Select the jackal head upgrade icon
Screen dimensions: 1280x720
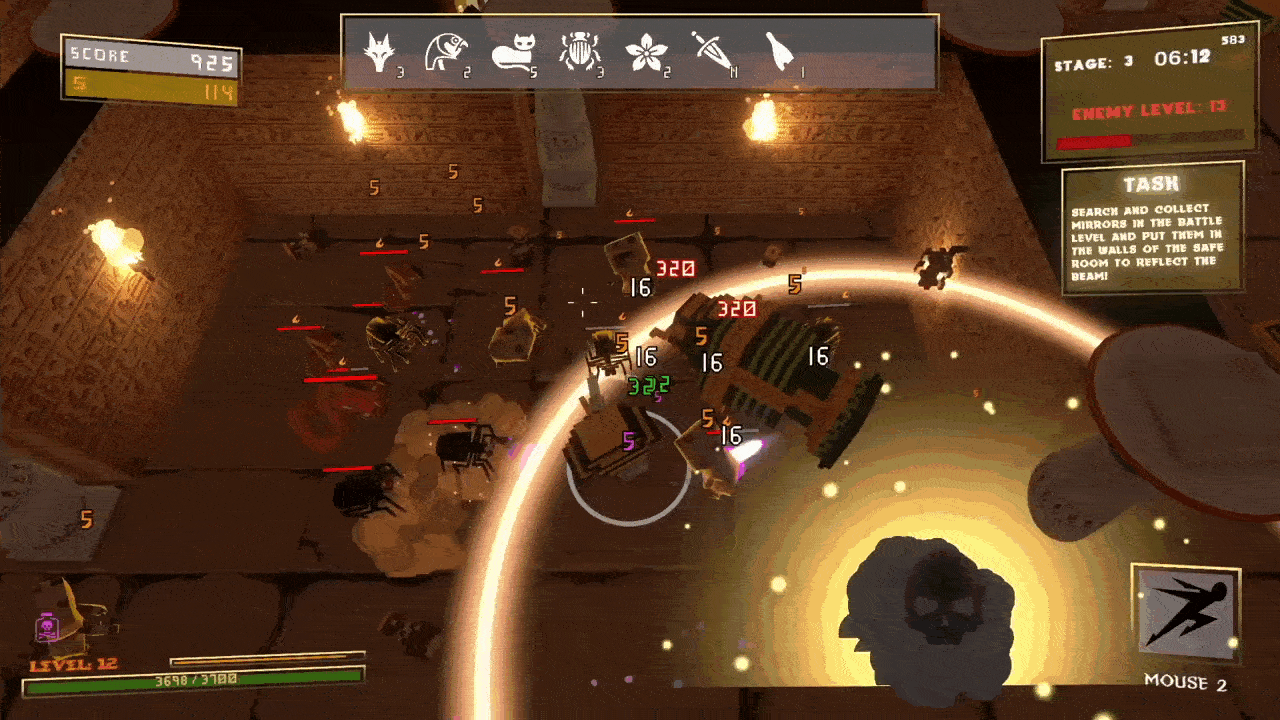379,51
